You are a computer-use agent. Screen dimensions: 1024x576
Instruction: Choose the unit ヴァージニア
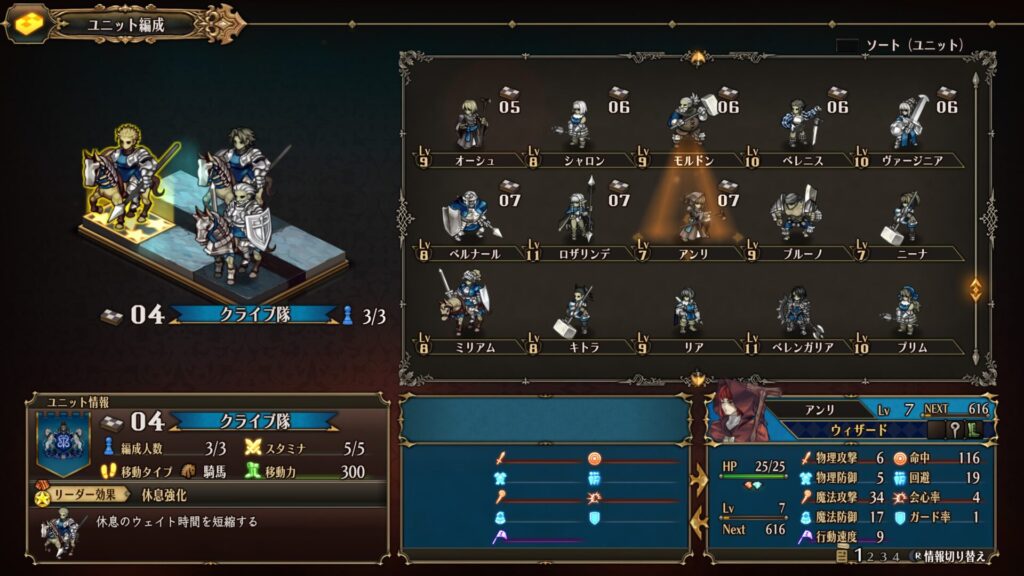point(908,126)
